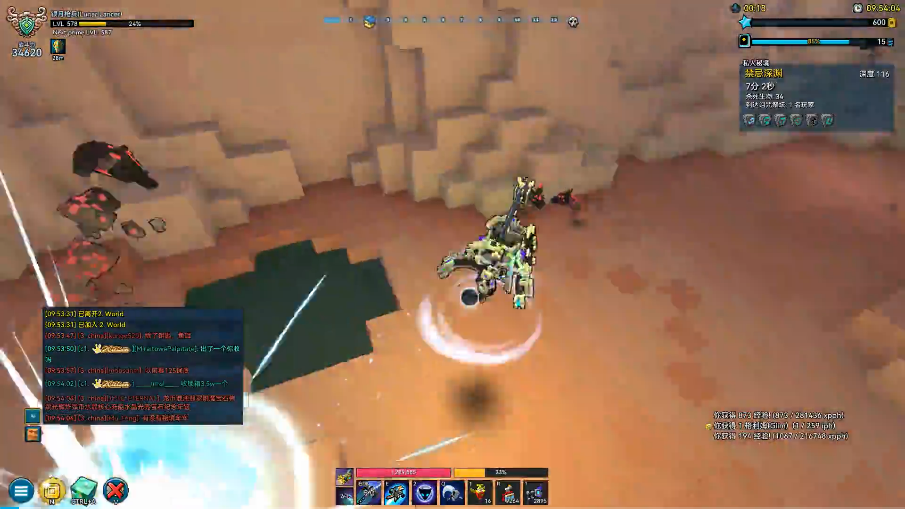The width and height of the screenshot is (905, 509).
Task: Click the player badge emblem
Action: coord(26,27)
